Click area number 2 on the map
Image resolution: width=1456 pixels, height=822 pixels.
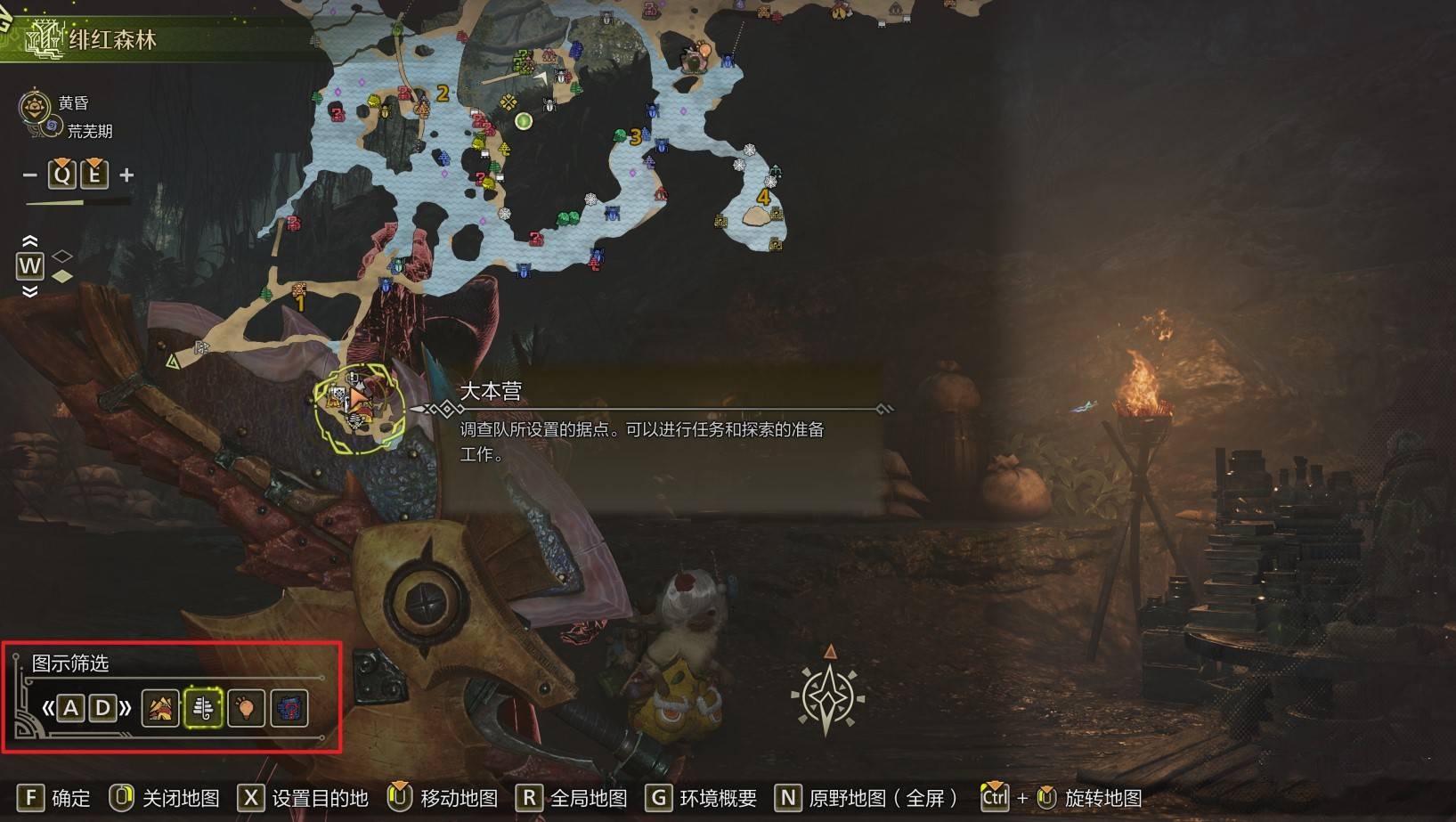tap(443, 93)
